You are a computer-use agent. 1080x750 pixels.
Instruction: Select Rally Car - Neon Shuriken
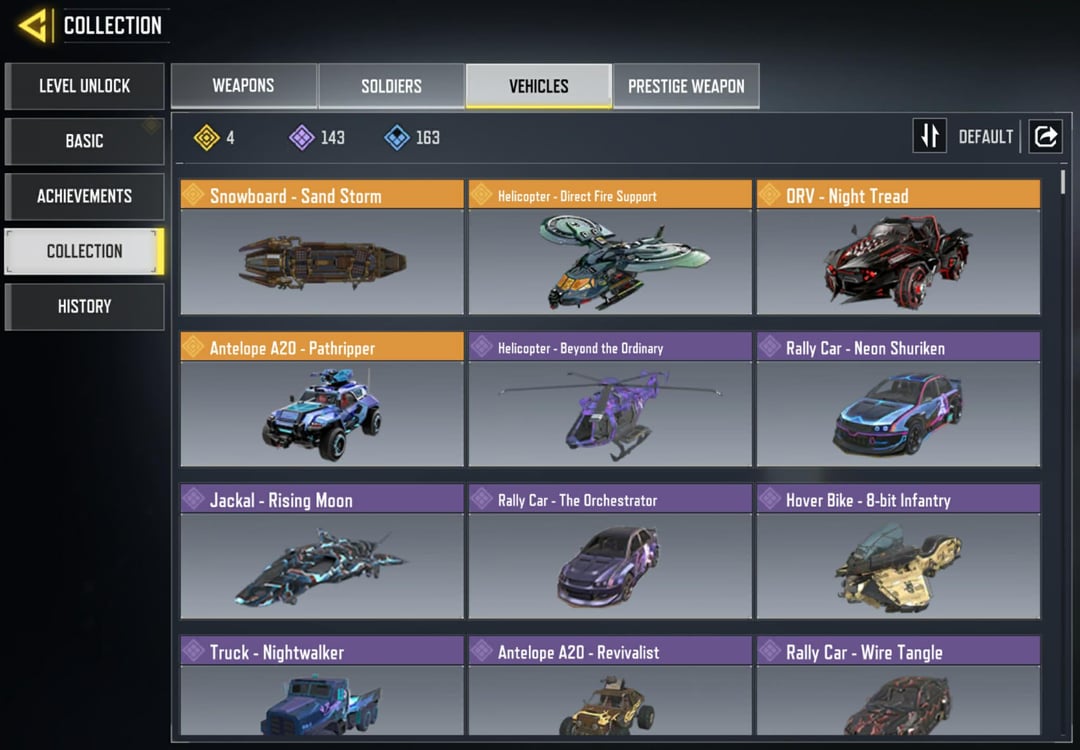click(x=898, y=400)
